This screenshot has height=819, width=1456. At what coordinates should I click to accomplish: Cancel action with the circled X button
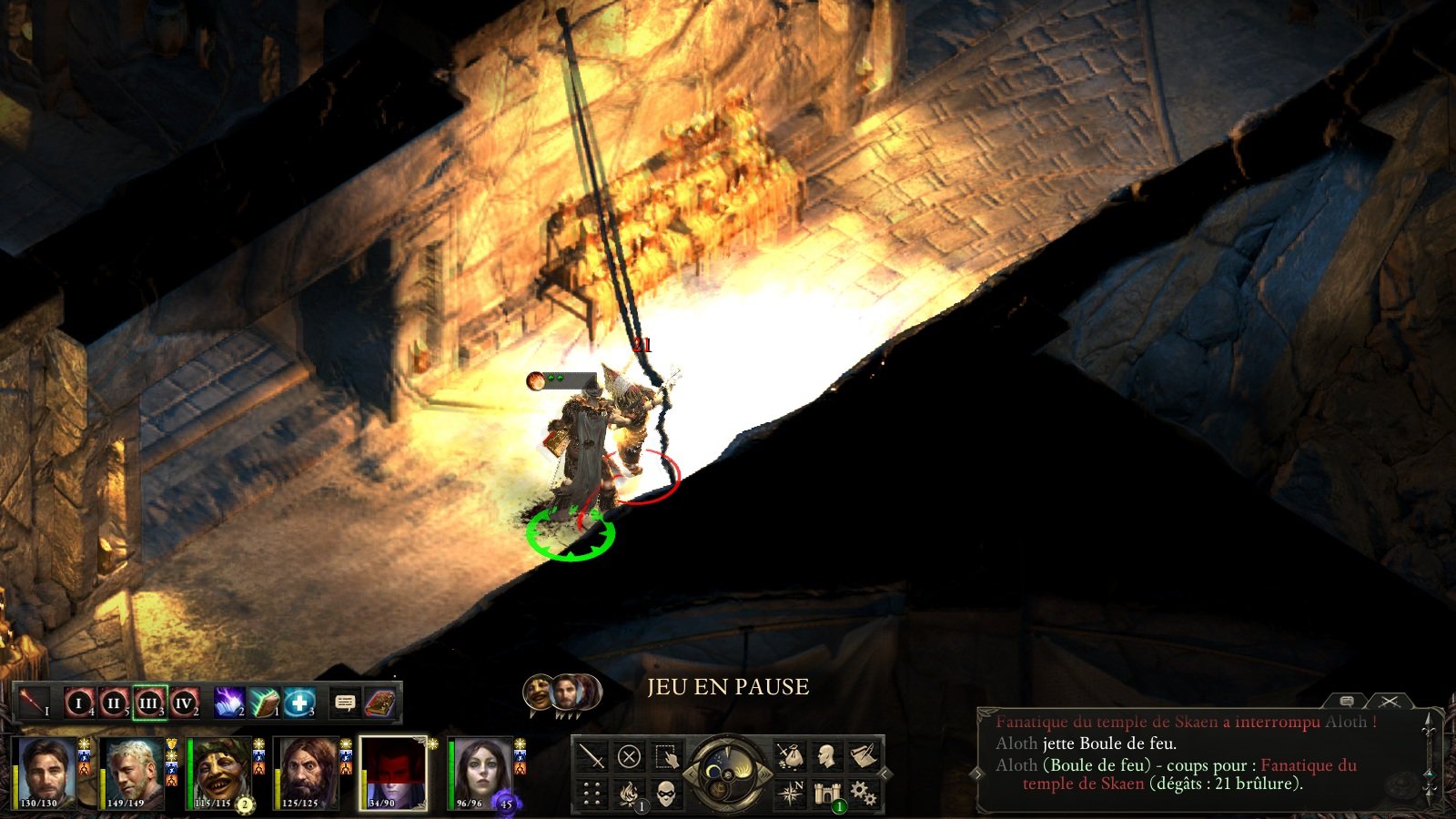click(629, 756)
